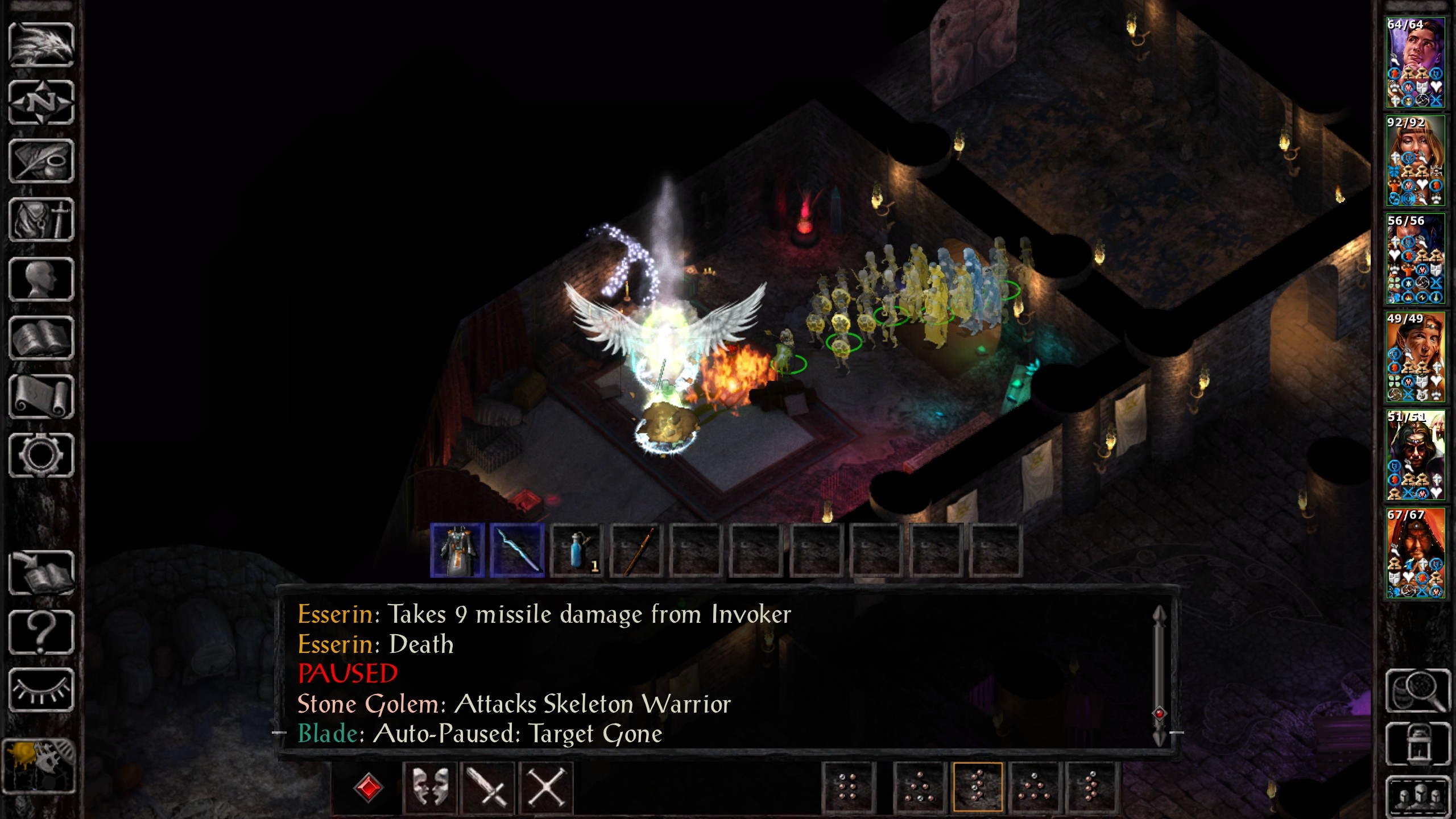Activate the robe item slot
1456x819 pixels.
click(458, 551)
